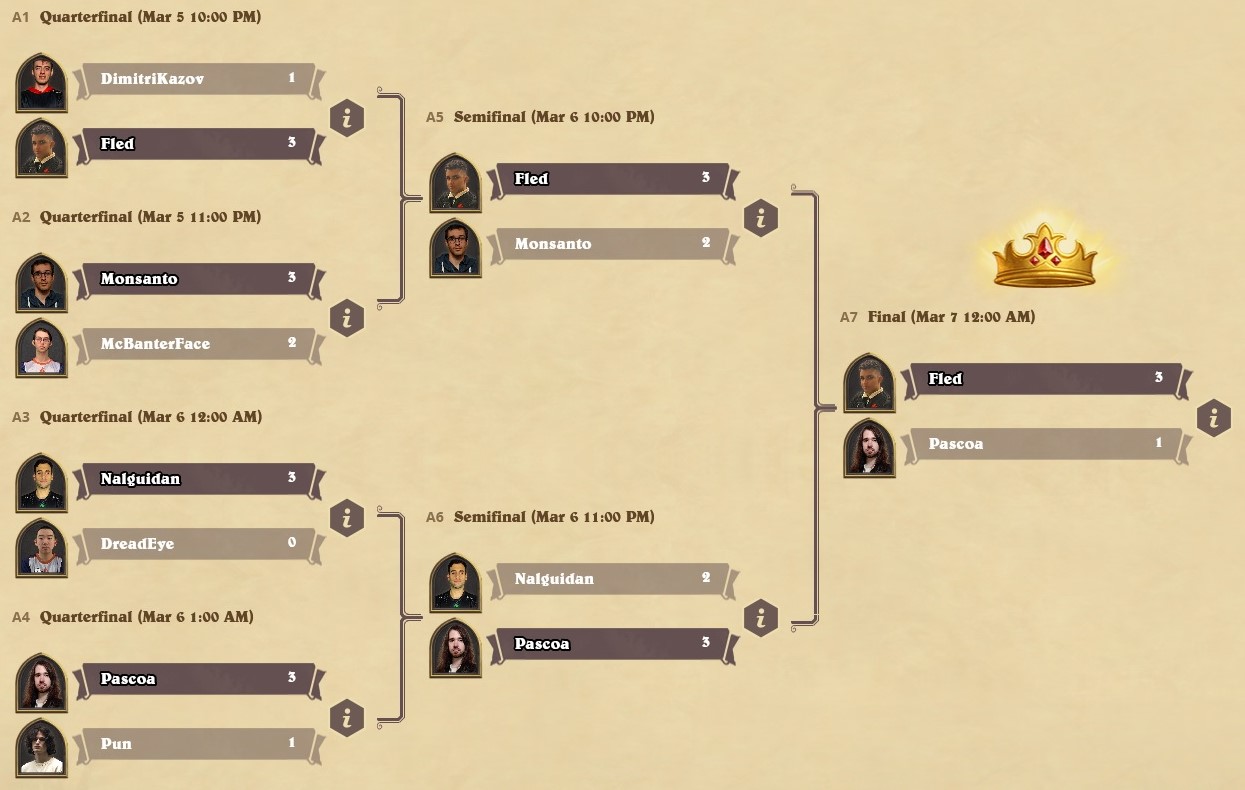
Task: Choose Fled's banner in the A7 final
Action: pos(1045,379)
